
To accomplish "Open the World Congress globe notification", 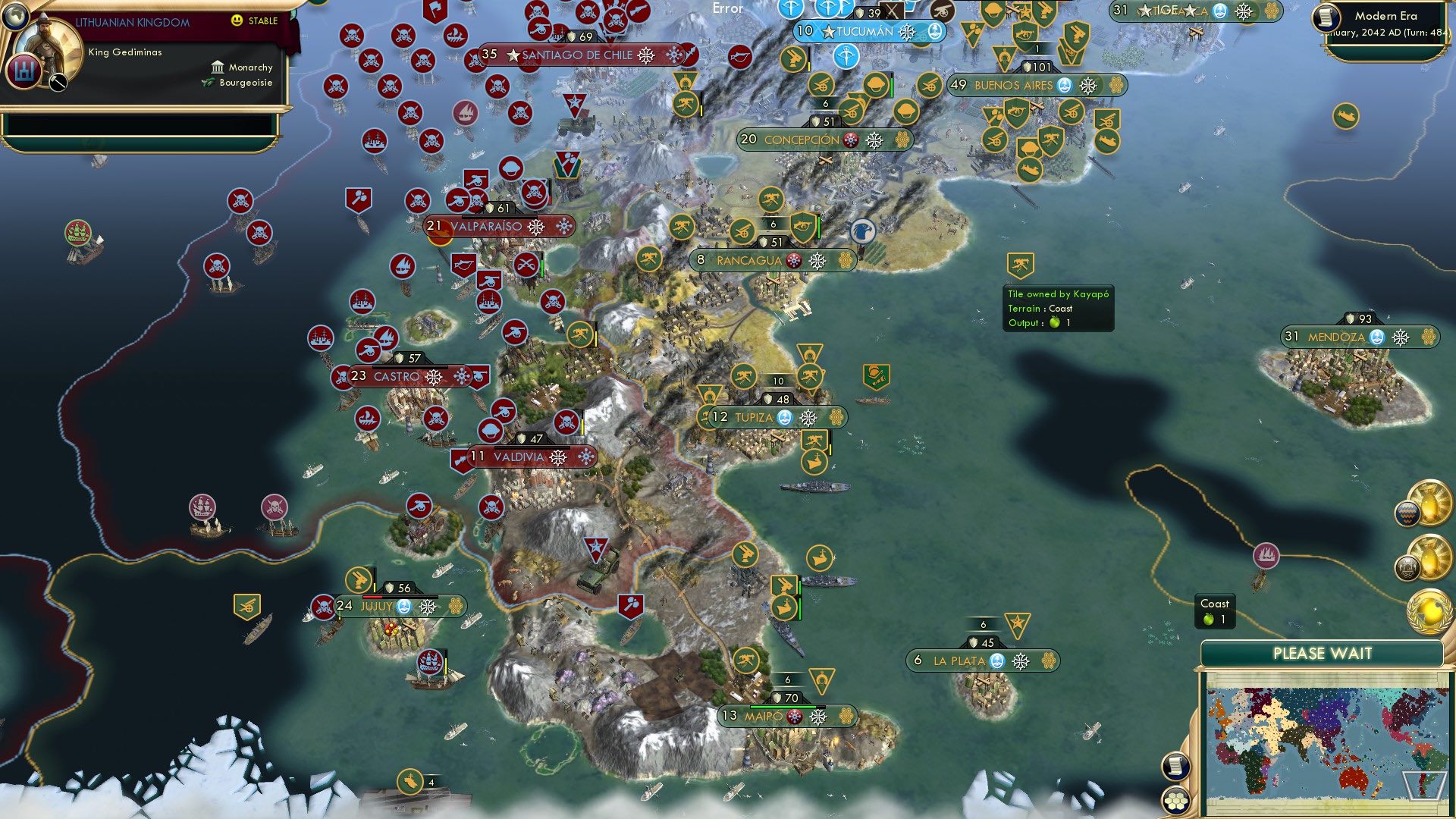I will [1429, 612].
